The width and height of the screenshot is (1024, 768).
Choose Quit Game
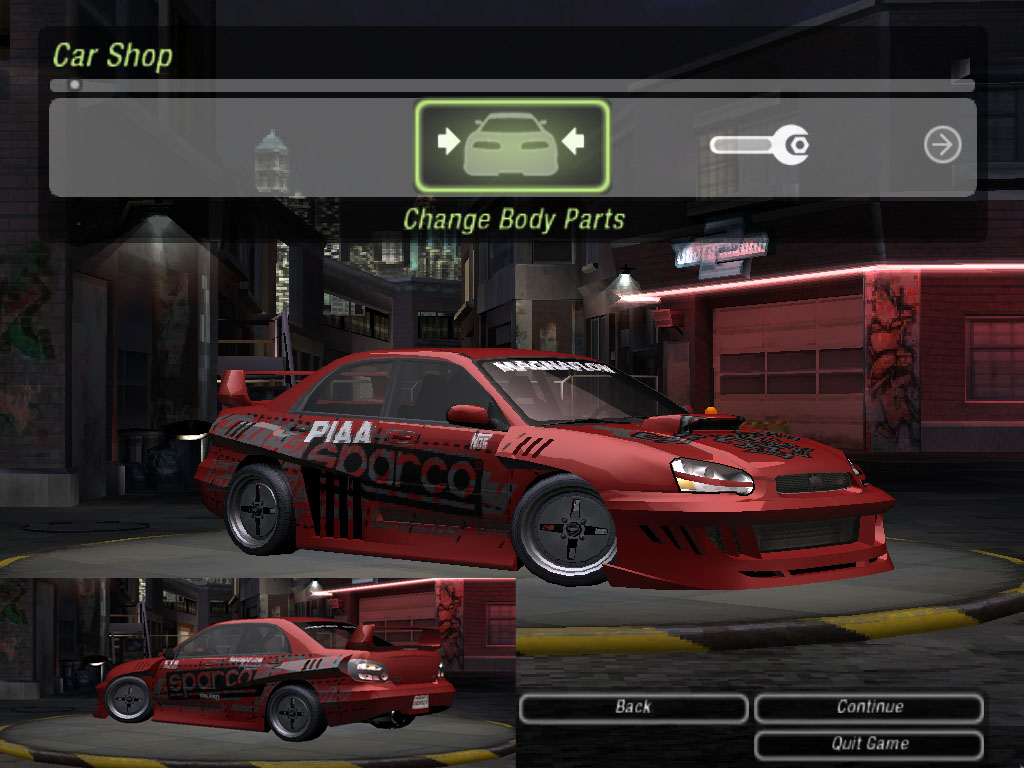coord(869,744)
